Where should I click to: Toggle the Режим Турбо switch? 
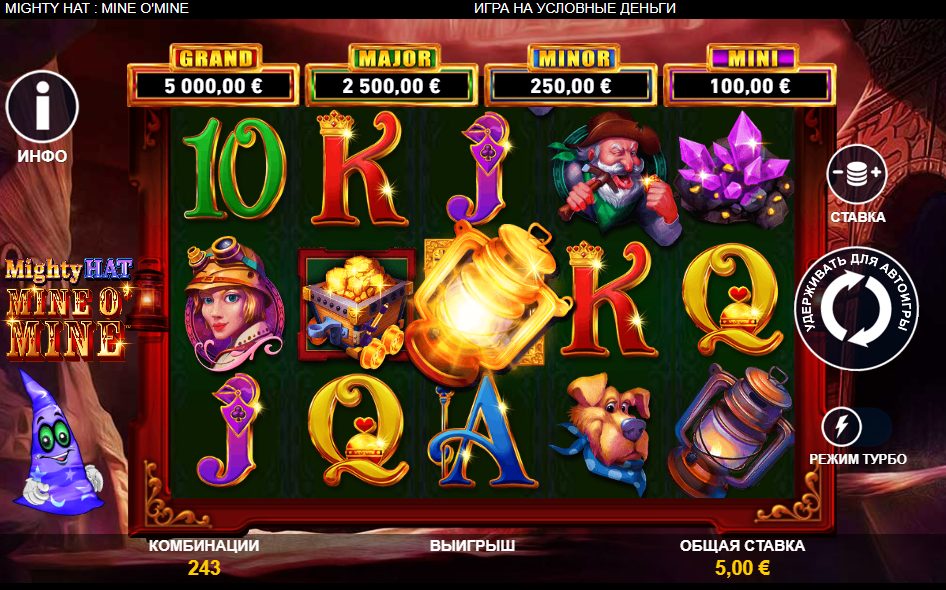(x=856, y=428)
